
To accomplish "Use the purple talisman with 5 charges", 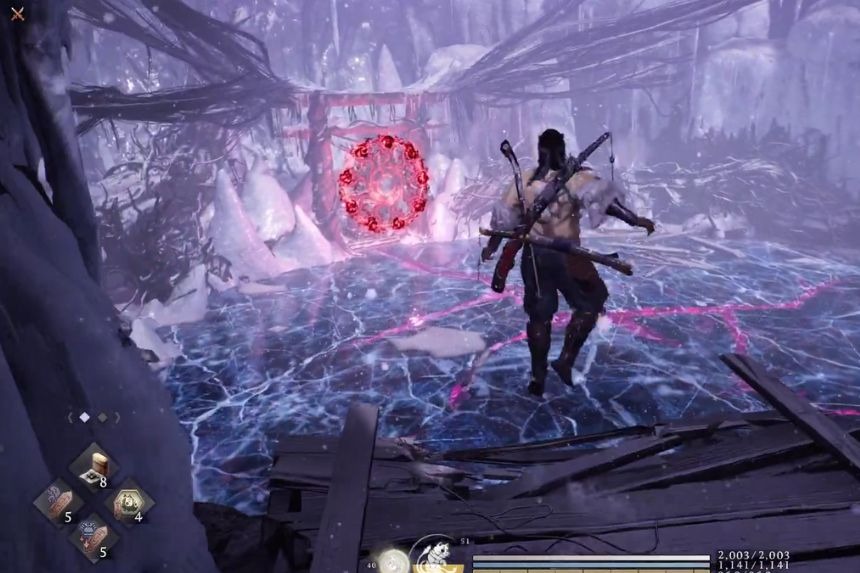I will pos(57,502).
